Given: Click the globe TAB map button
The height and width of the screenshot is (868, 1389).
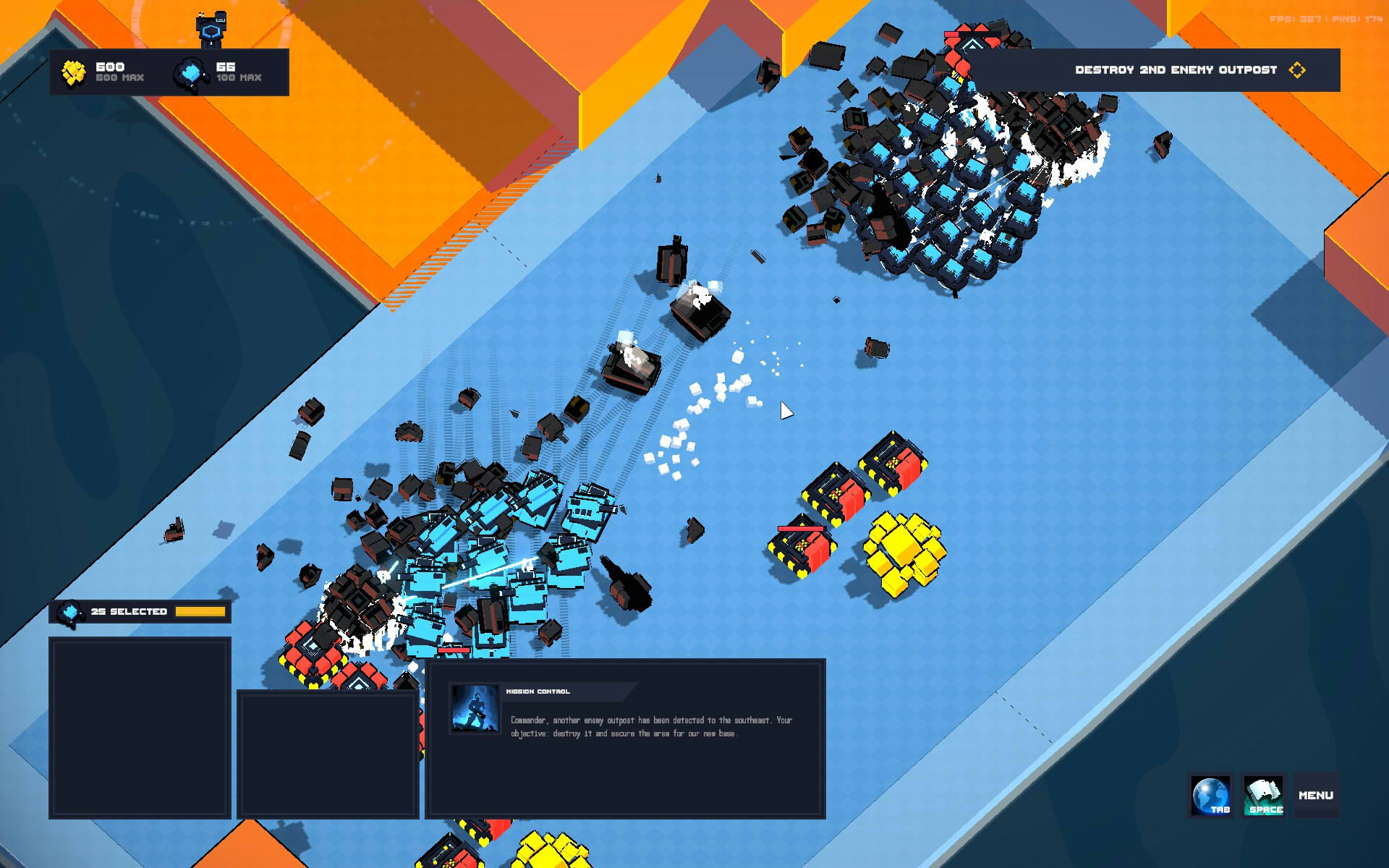Looking at the screenshot, I should pos(1210,795).
